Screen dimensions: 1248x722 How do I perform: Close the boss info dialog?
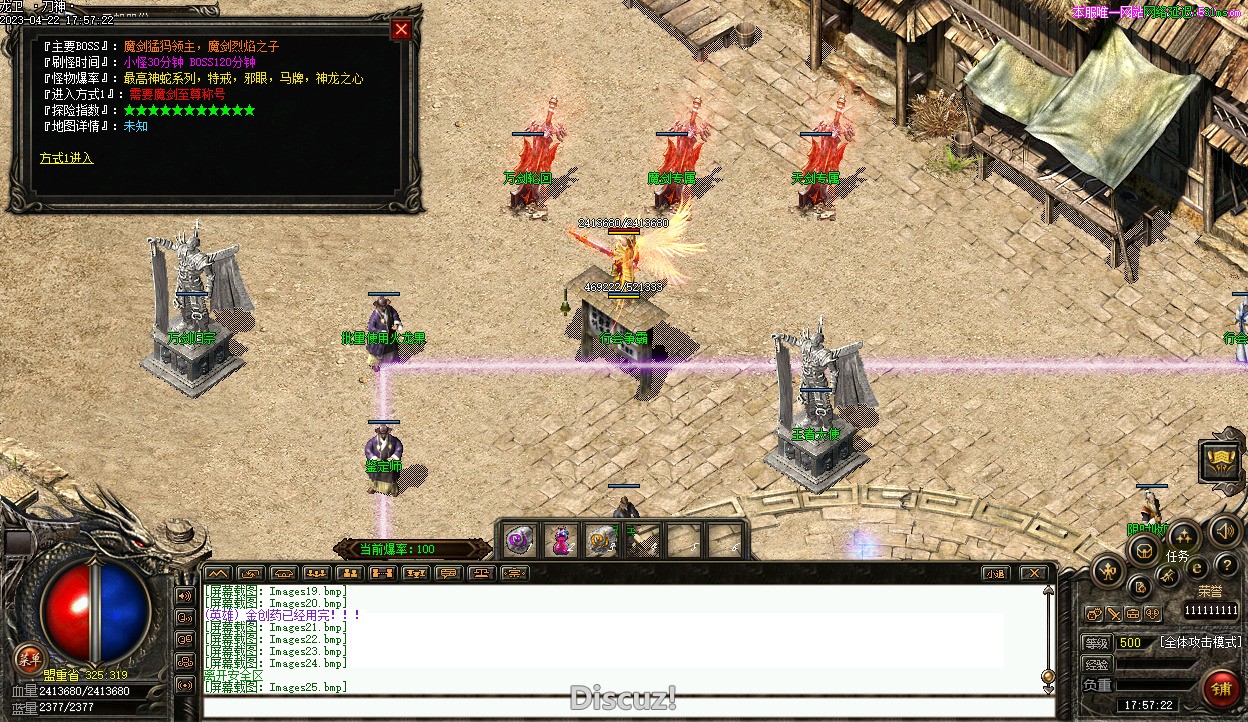[401, 30]
